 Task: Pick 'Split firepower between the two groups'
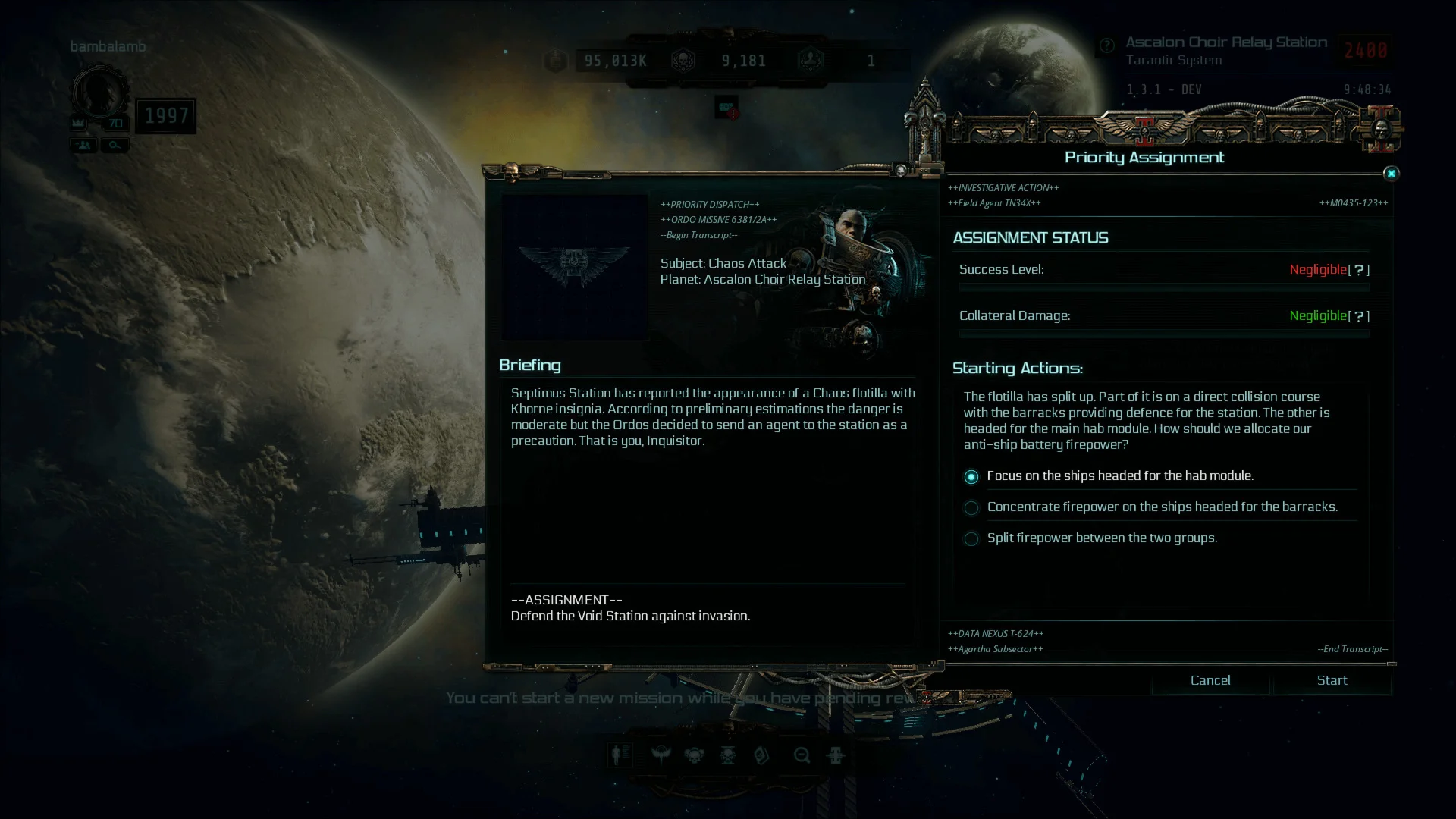point(971,539)
